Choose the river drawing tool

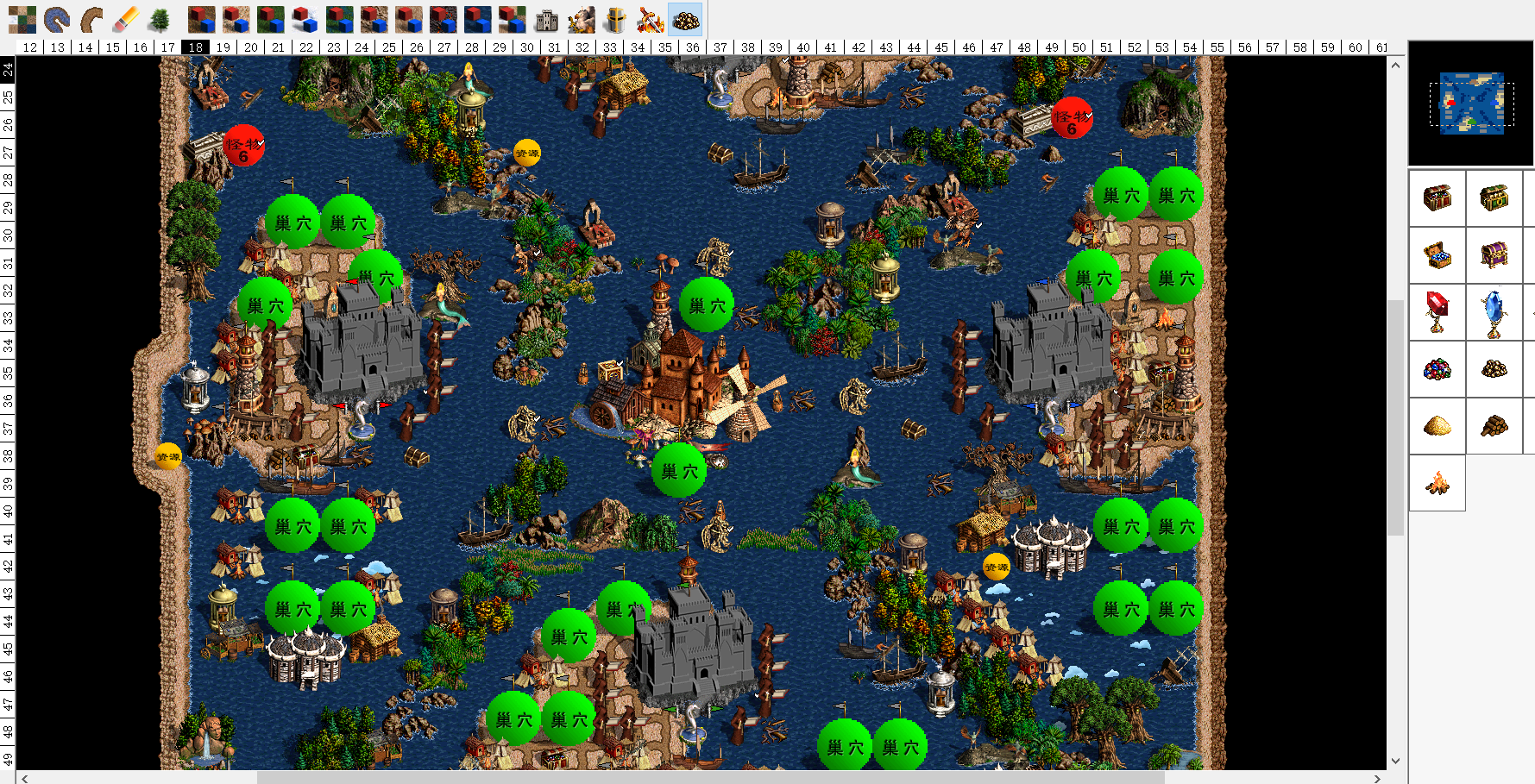[x=57, y=19]
